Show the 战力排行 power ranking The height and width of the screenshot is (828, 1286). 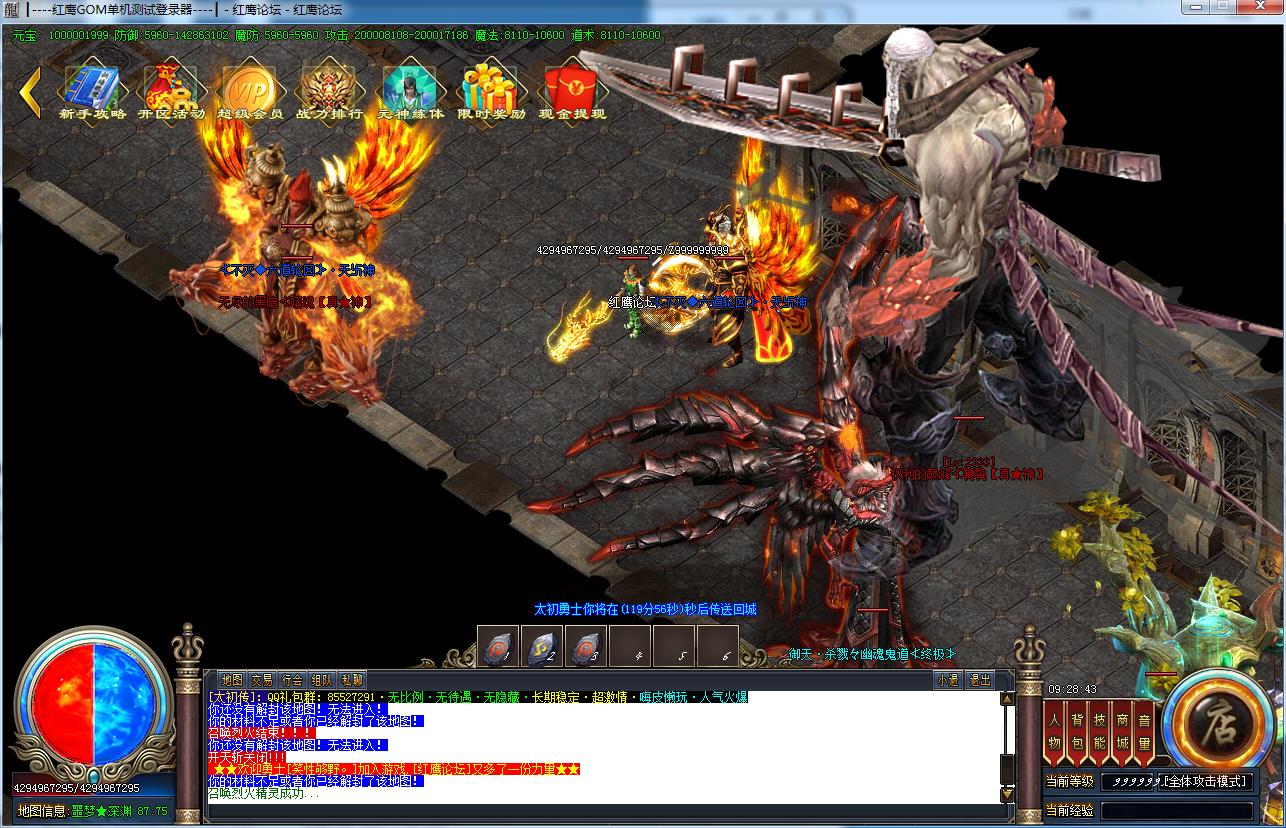[329, 90]
